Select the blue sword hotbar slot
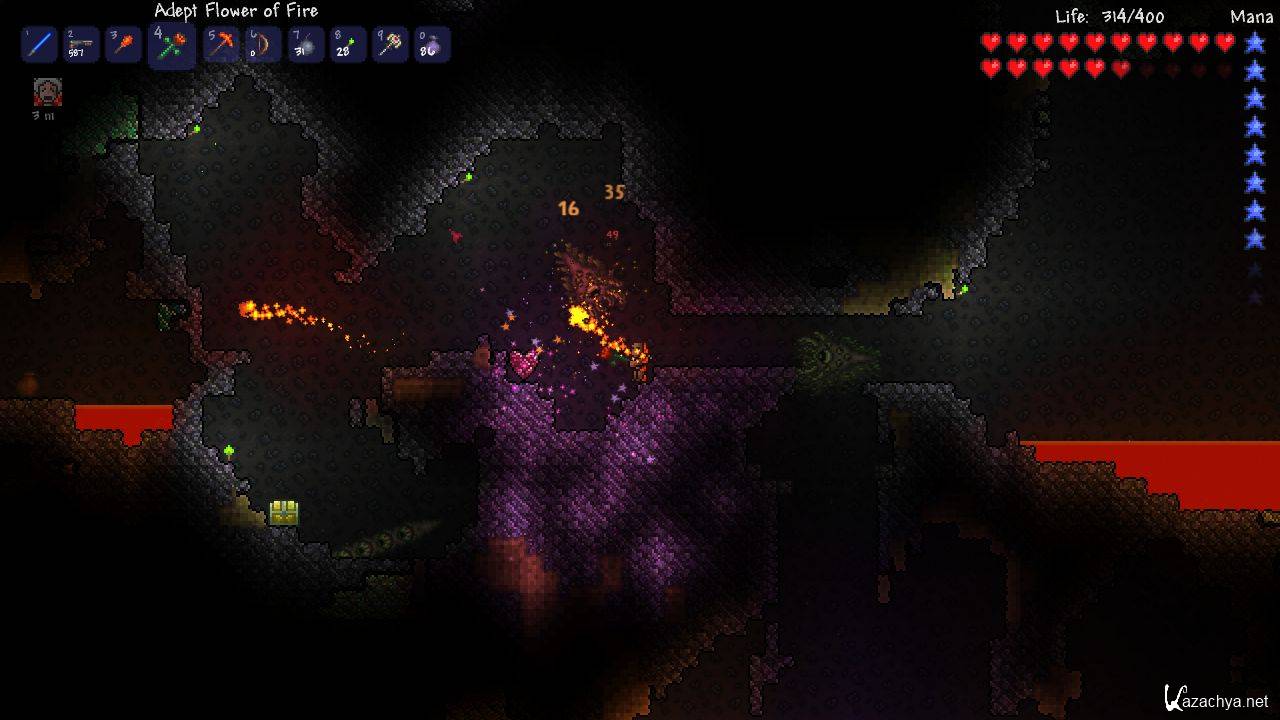This screenshot has width=1280, height=720. [40, 45]
